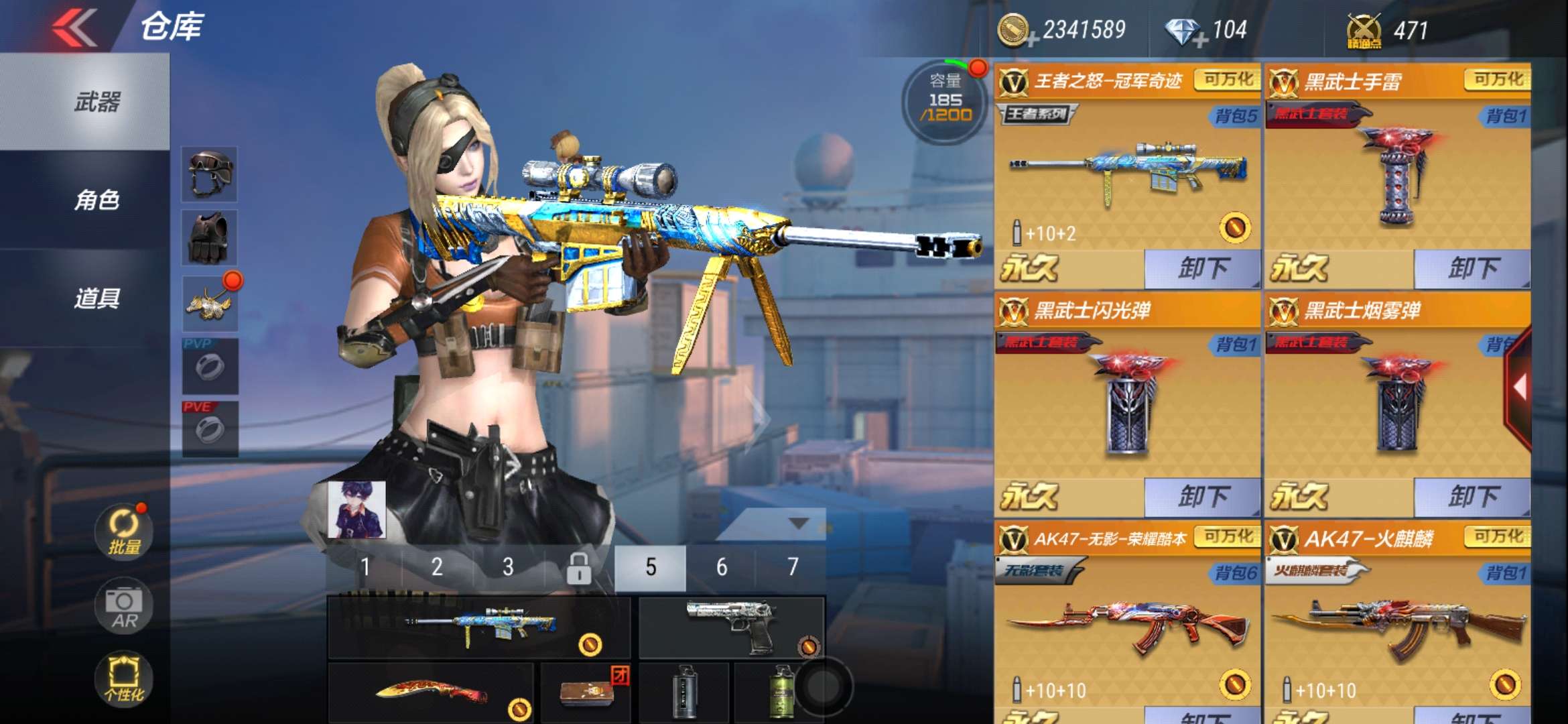
Task: Switch to the 武器 weapons tab
Action: (x=97, y=102)
